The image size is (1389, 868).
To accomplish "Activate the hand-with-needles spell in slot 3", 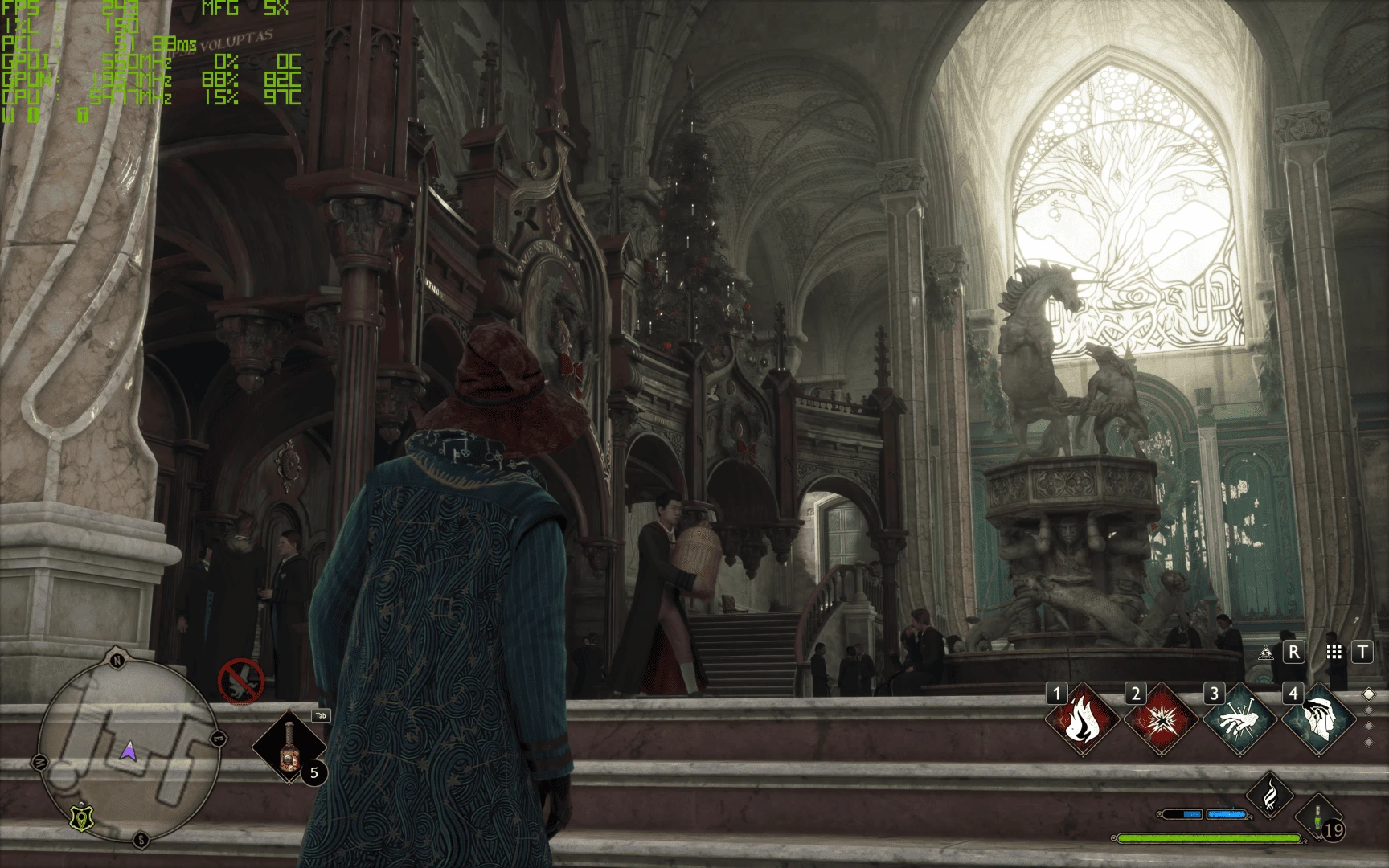I will (1239, 719).
